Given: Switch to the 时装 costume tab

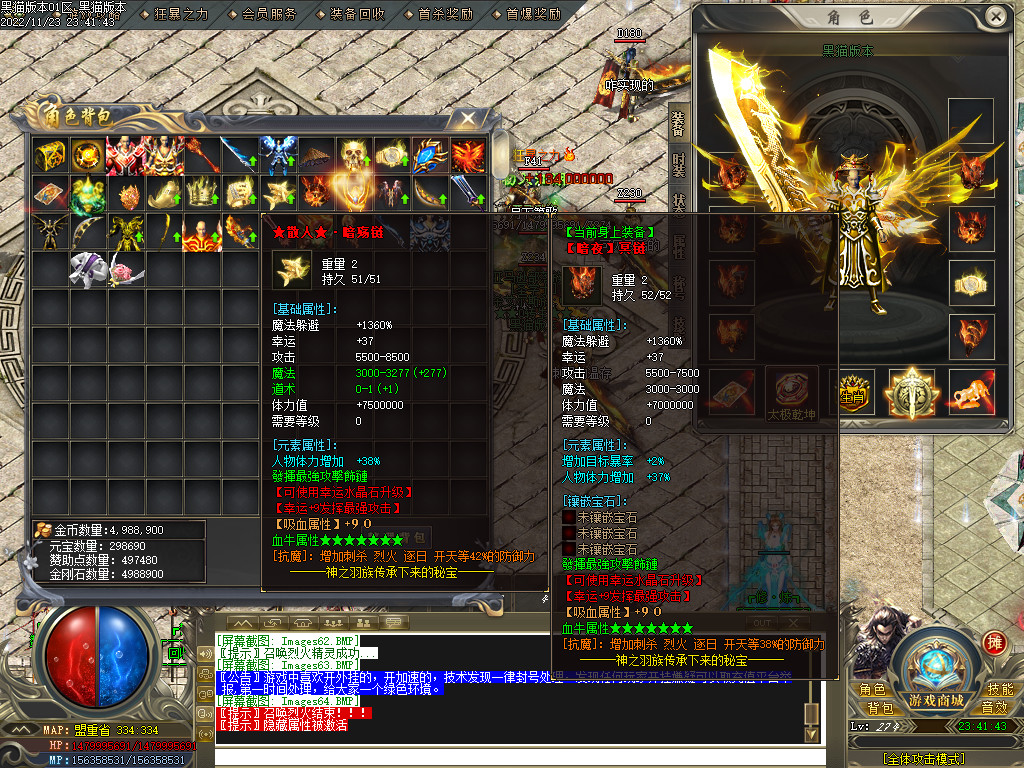Looking at the screenshot, I should 678,166.
